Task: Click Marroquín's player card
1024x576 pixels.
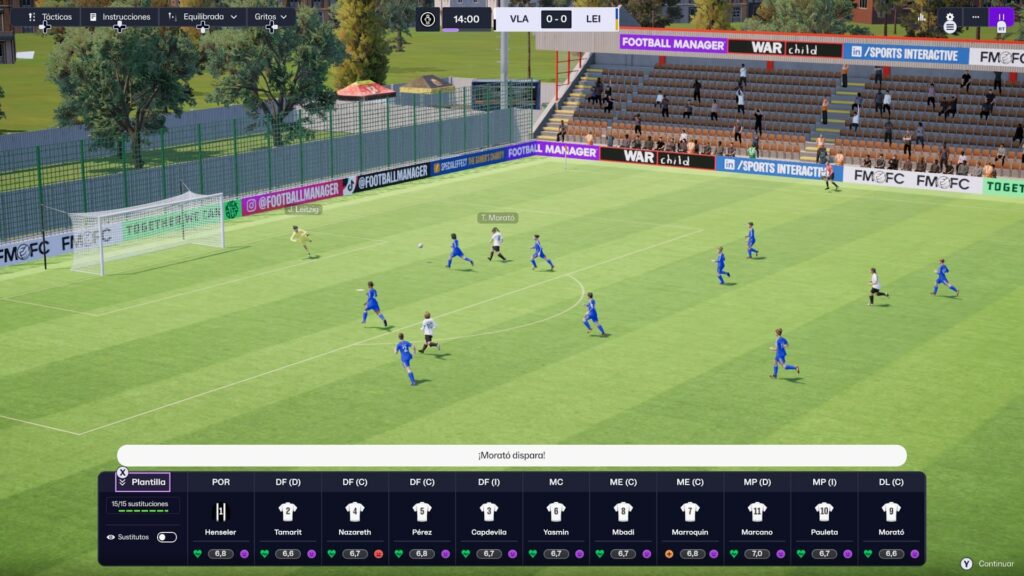Action: point(690,518)
